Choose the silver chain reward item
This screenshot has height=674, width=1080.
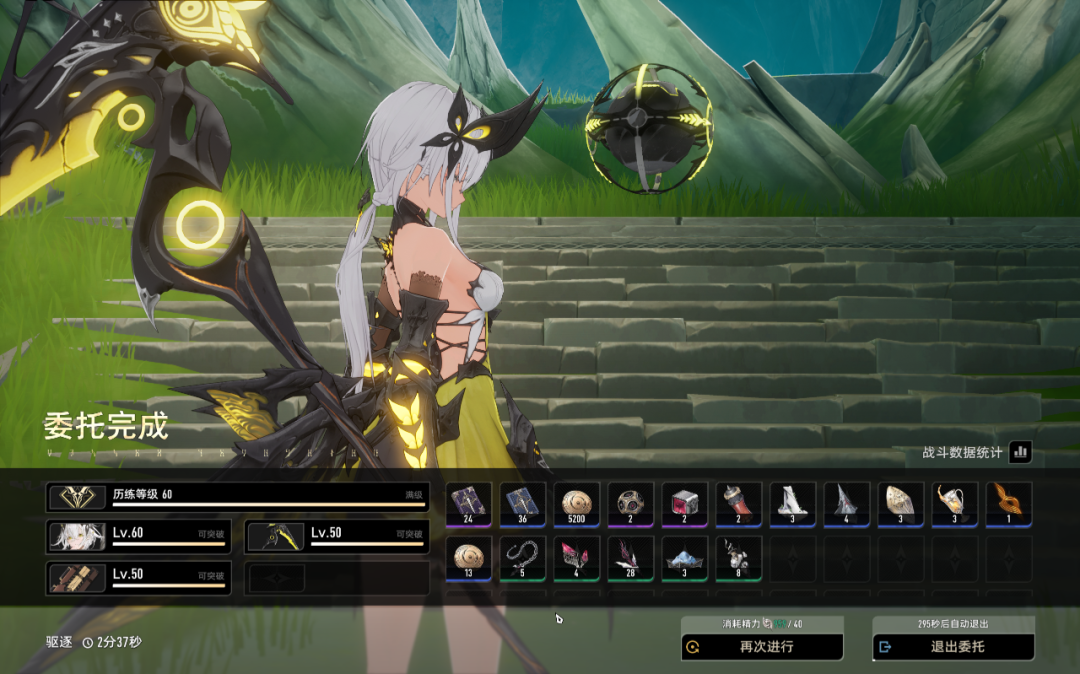pos(523,558)
